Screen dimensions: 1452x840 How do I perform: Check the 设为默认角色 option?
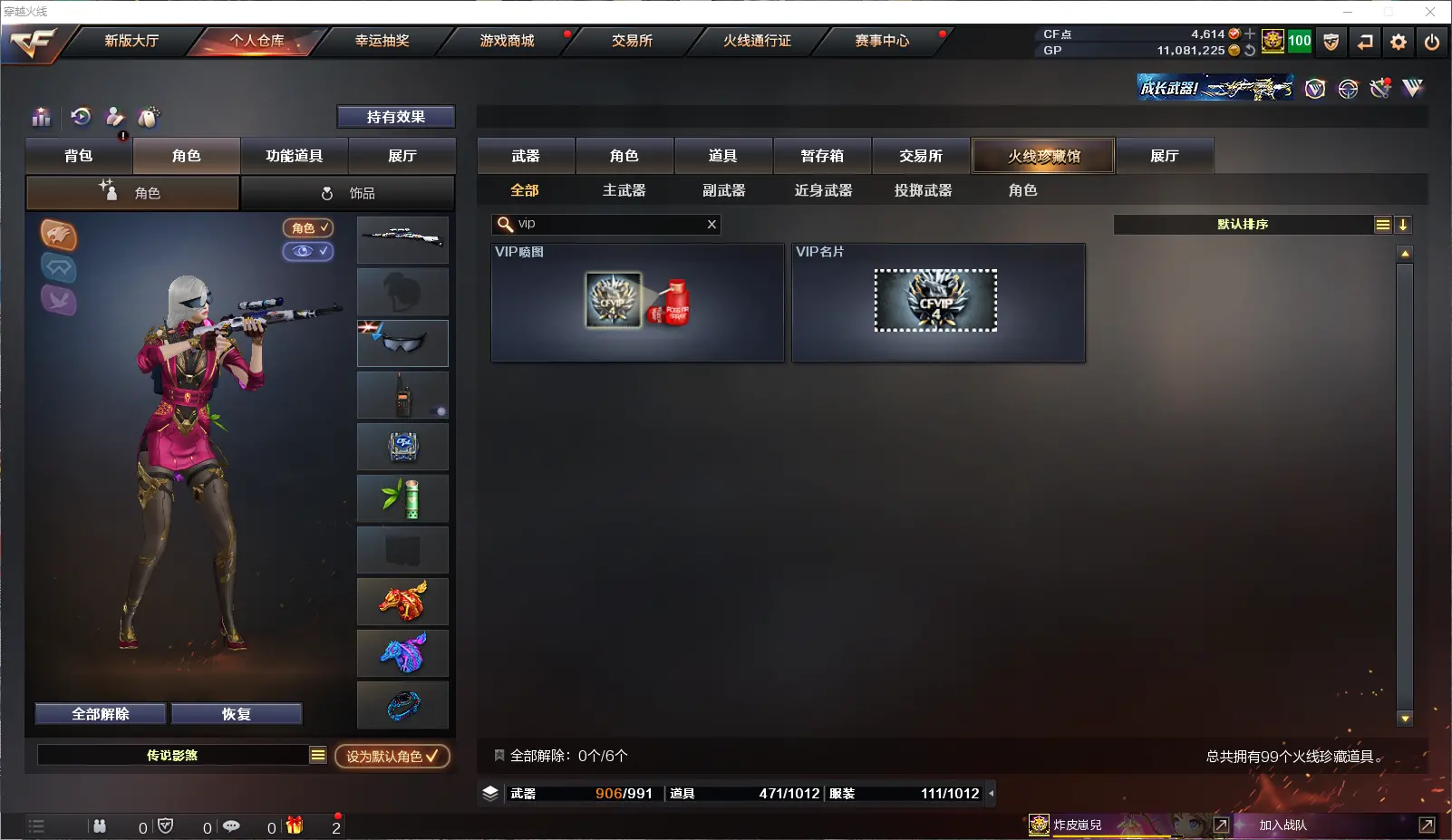tap(392, 755)
